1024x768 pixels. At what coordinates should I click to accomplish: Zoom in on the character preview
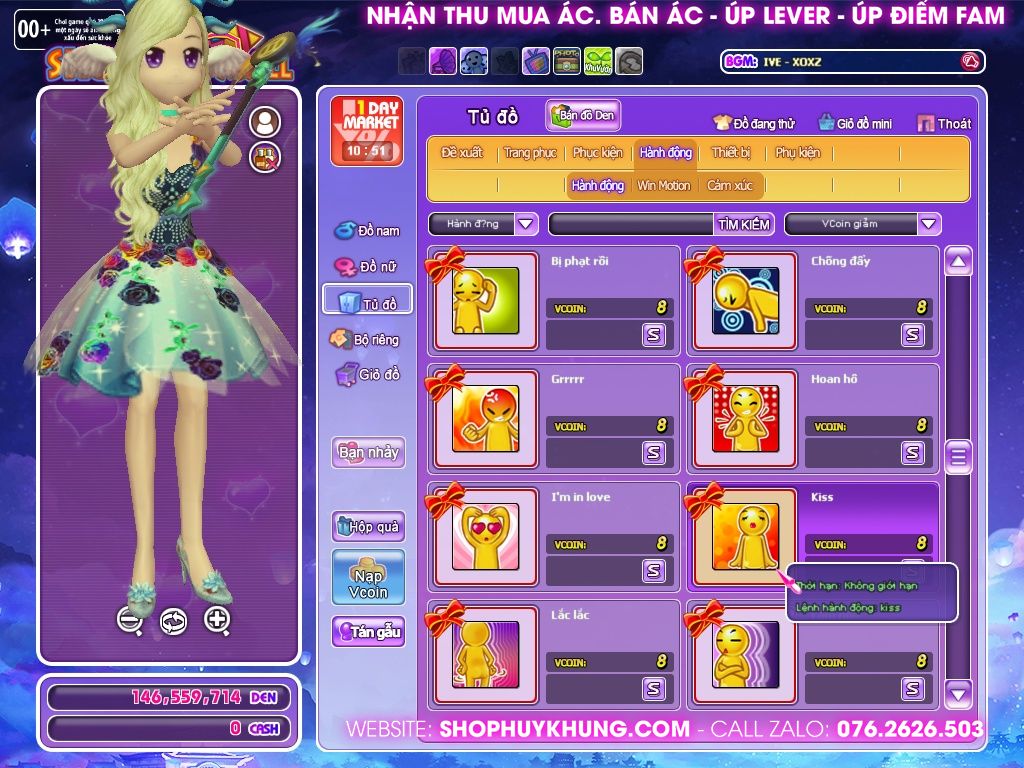(217, 620)
